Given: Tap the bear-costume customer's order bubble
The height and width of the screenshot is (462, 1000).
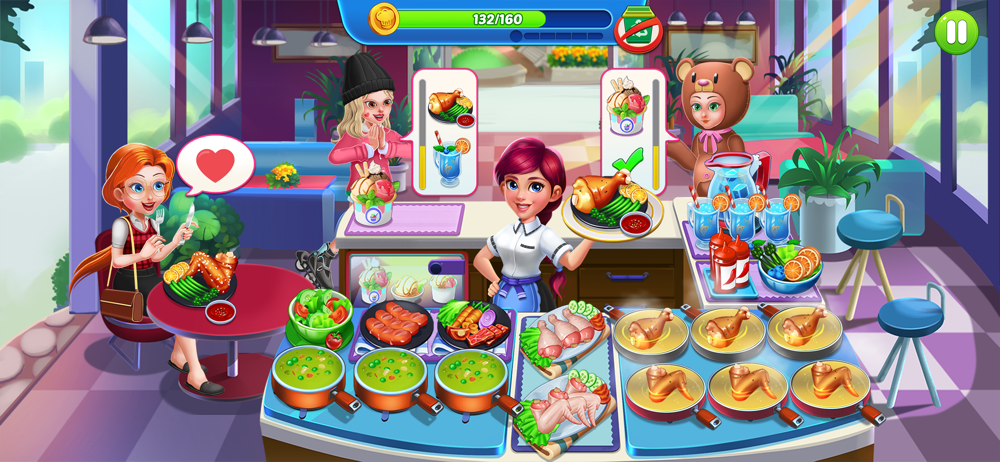Looking at the screenshot, I should 632,130.
